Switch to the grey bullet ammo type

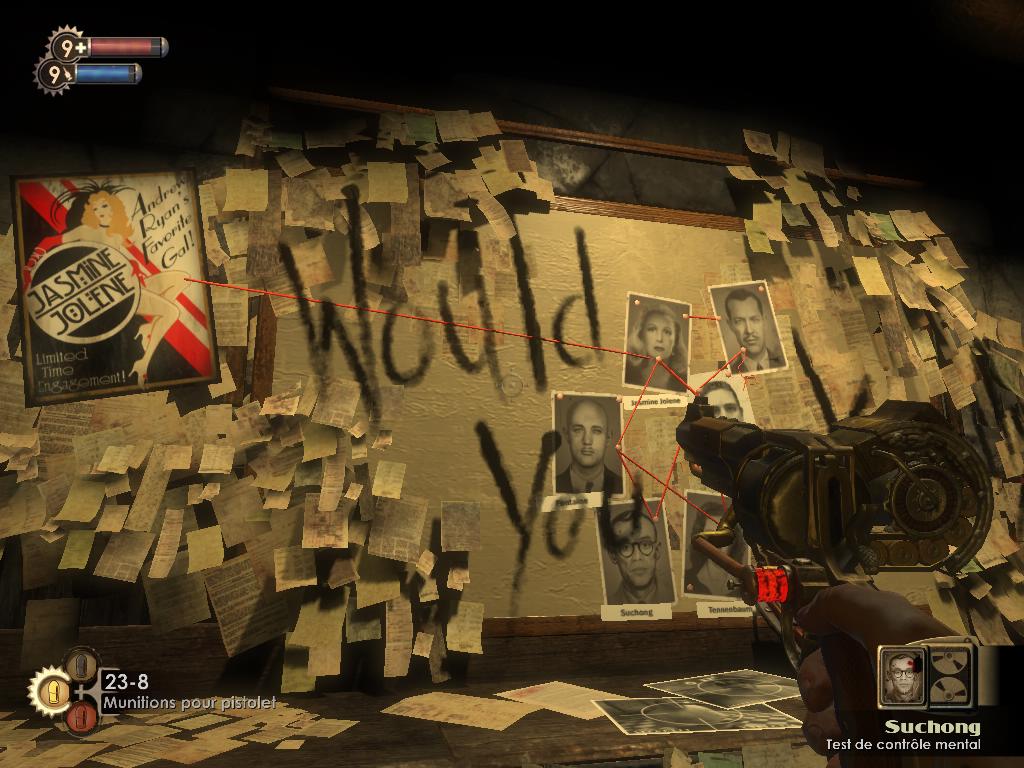82,664
